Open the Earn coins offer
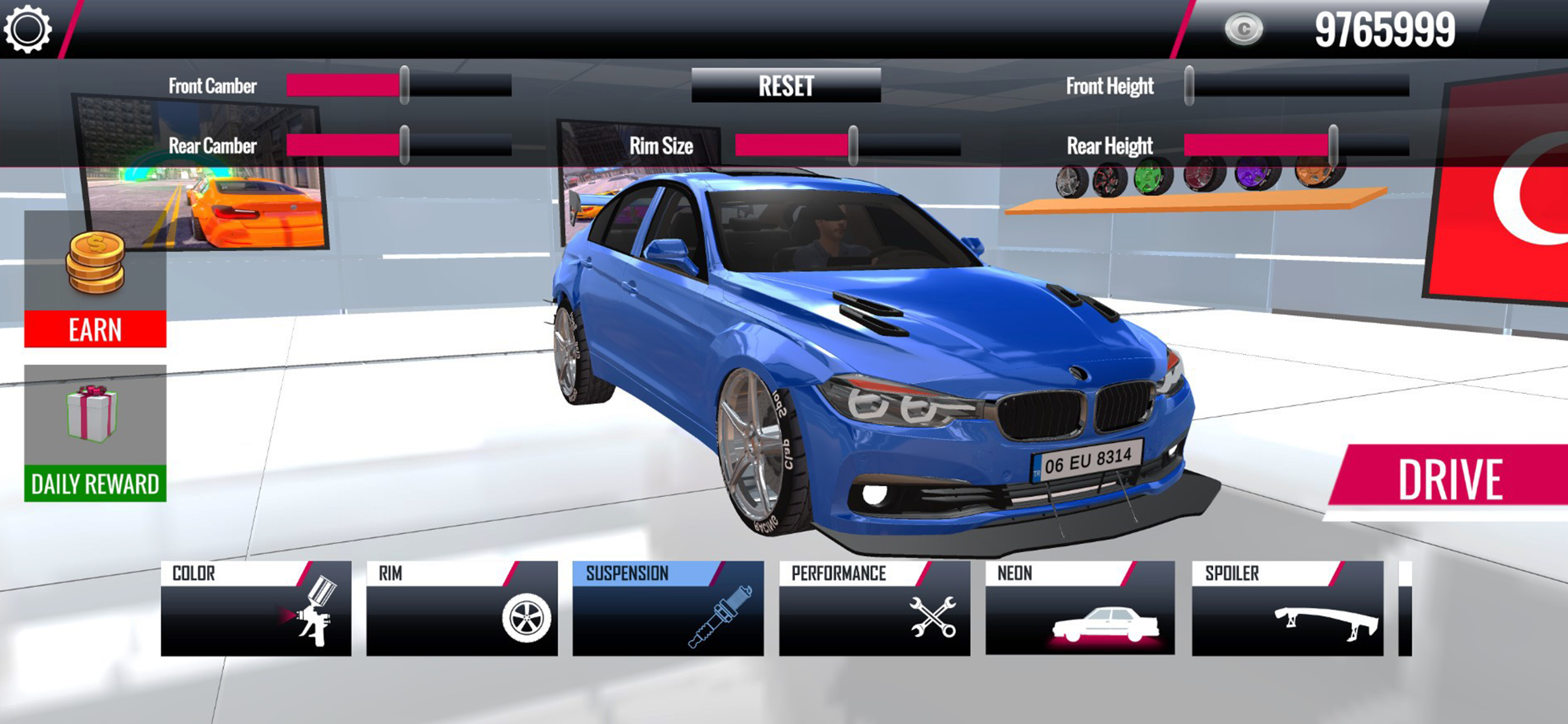Image resolution: width=1568 pixels, height=724 pixels. [95, 280]
